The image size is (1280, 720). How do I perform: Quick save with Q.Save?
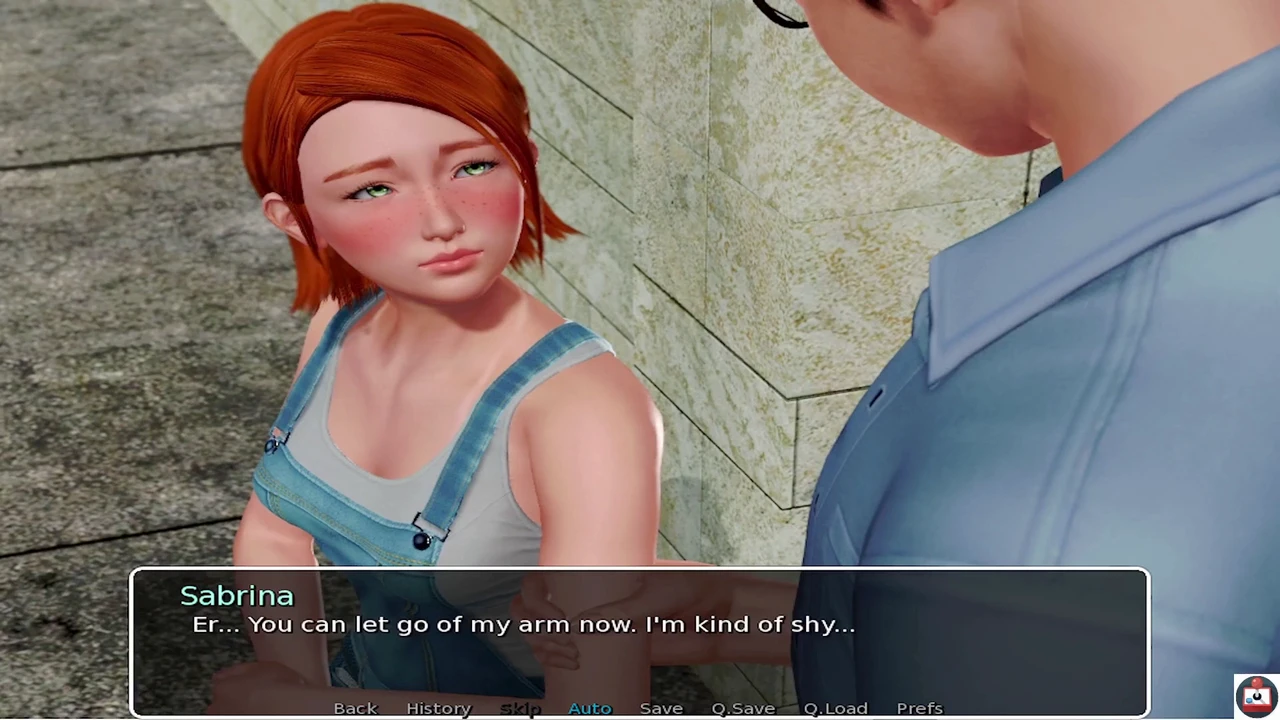pyautogui.click(x=743, y=708)
